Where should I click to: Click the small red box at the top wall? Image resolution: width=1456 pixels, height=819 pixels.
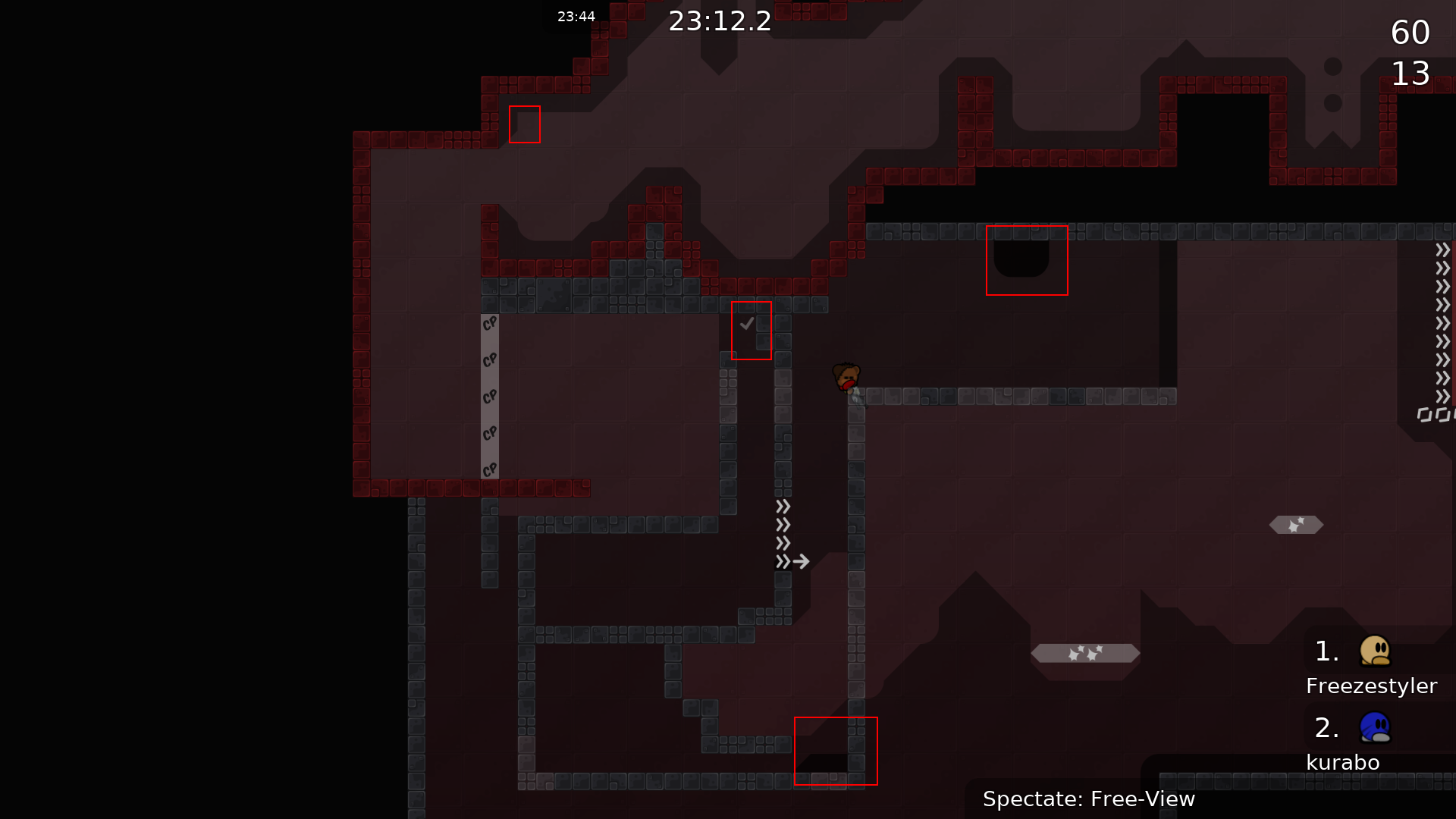tap(525, 125)
